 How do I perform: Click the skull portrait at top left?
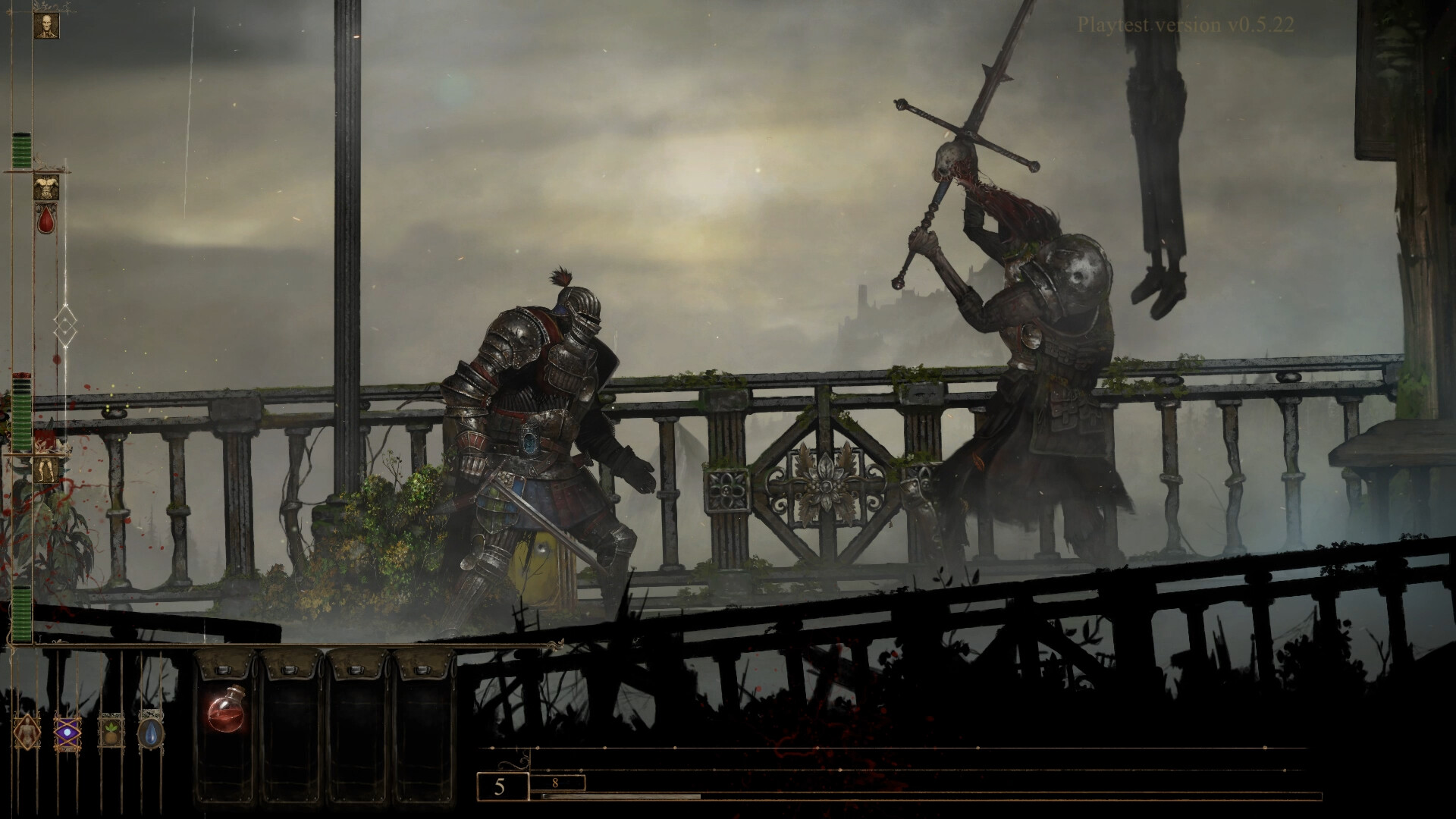pos(45,27)
